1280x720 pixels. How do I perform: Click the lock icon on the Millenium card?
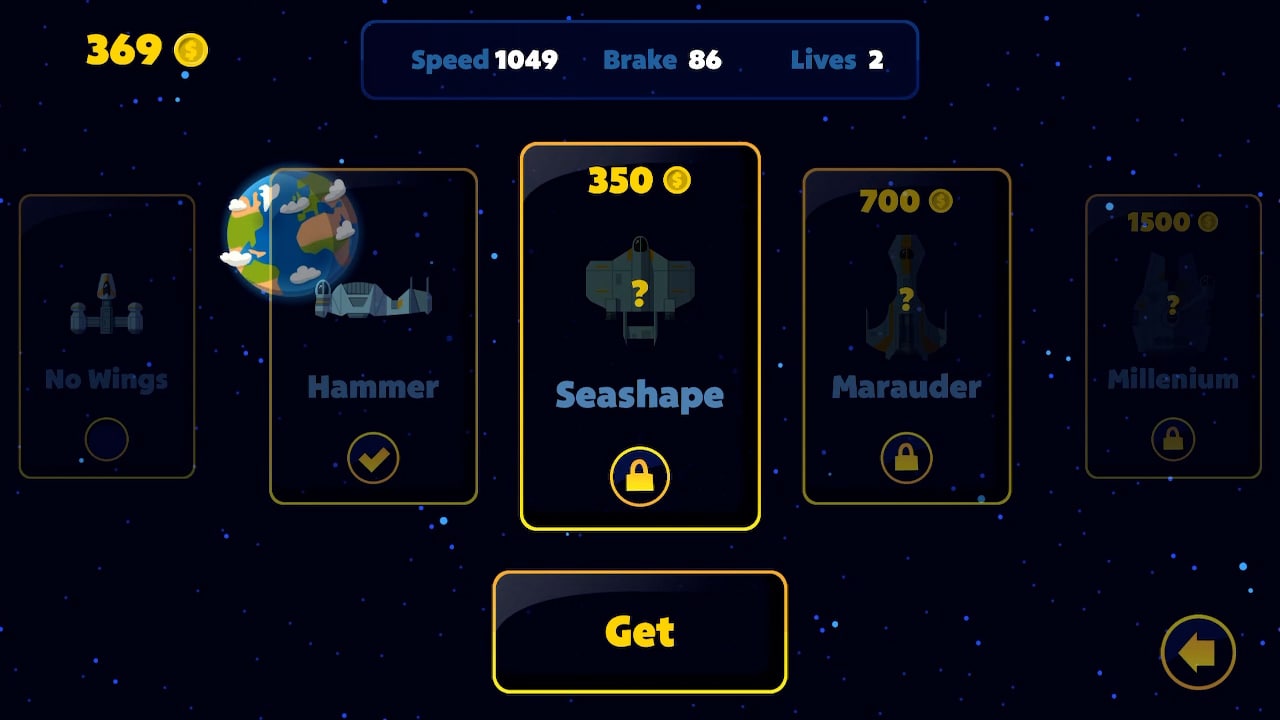click(x=1172, y=437)
